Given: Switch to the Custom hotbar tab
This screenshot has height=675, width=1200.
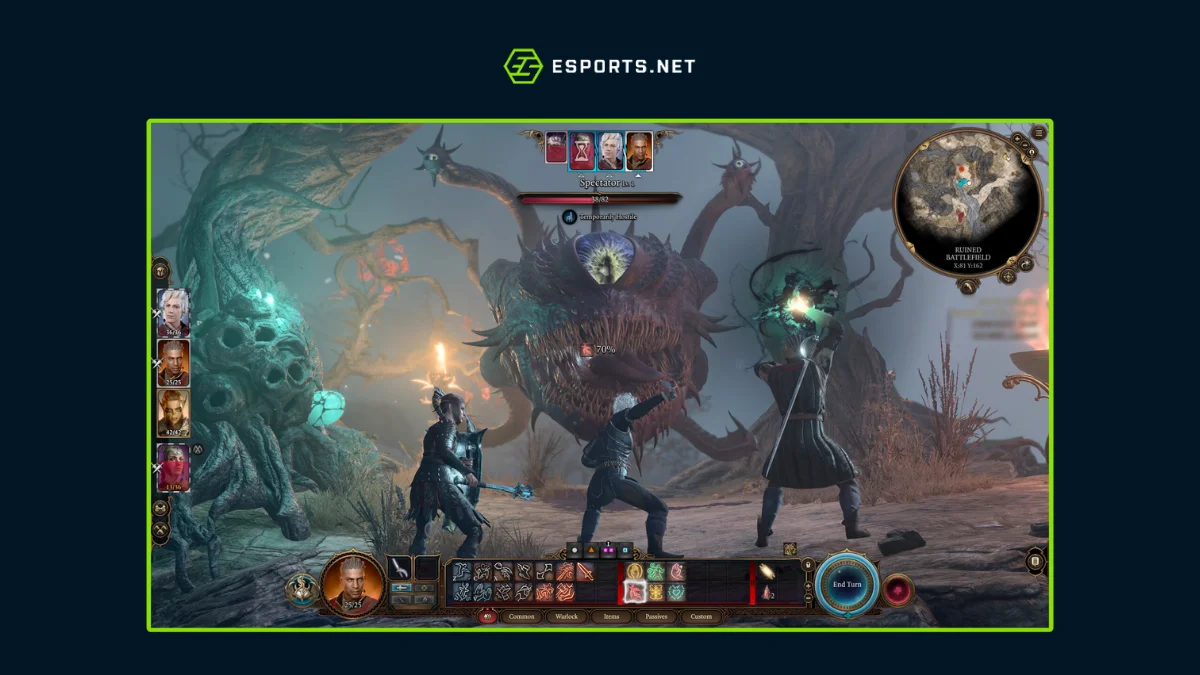Looking at the screenshot, I should (702, 617).
